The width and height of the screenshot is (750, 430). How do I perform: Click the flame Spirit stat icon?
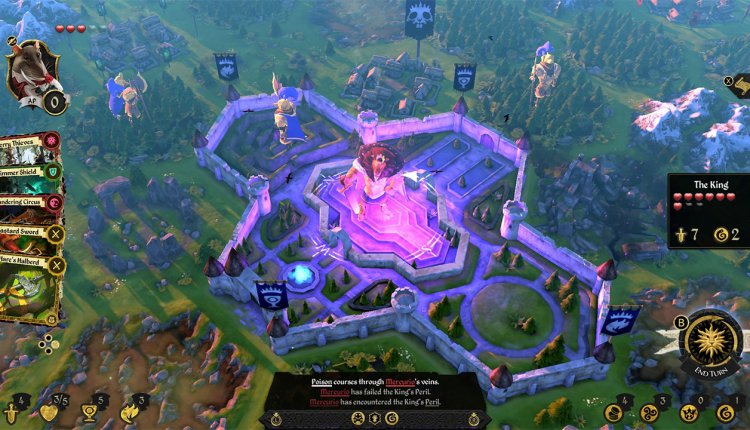coord(128,412)
